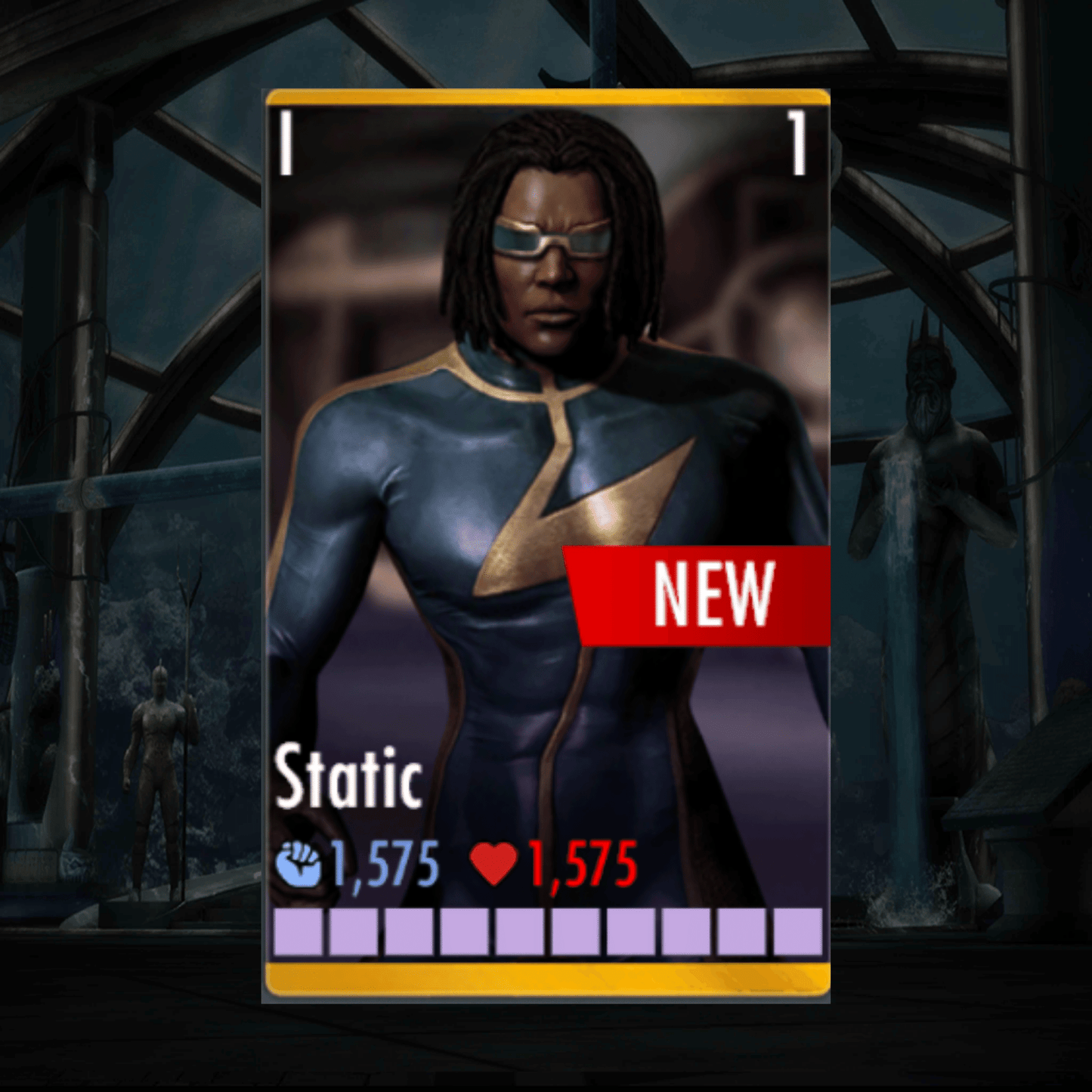Click the health value 1,575 in red
The height and width of the screenshot is (1092, 1092).
coord(582,863)
